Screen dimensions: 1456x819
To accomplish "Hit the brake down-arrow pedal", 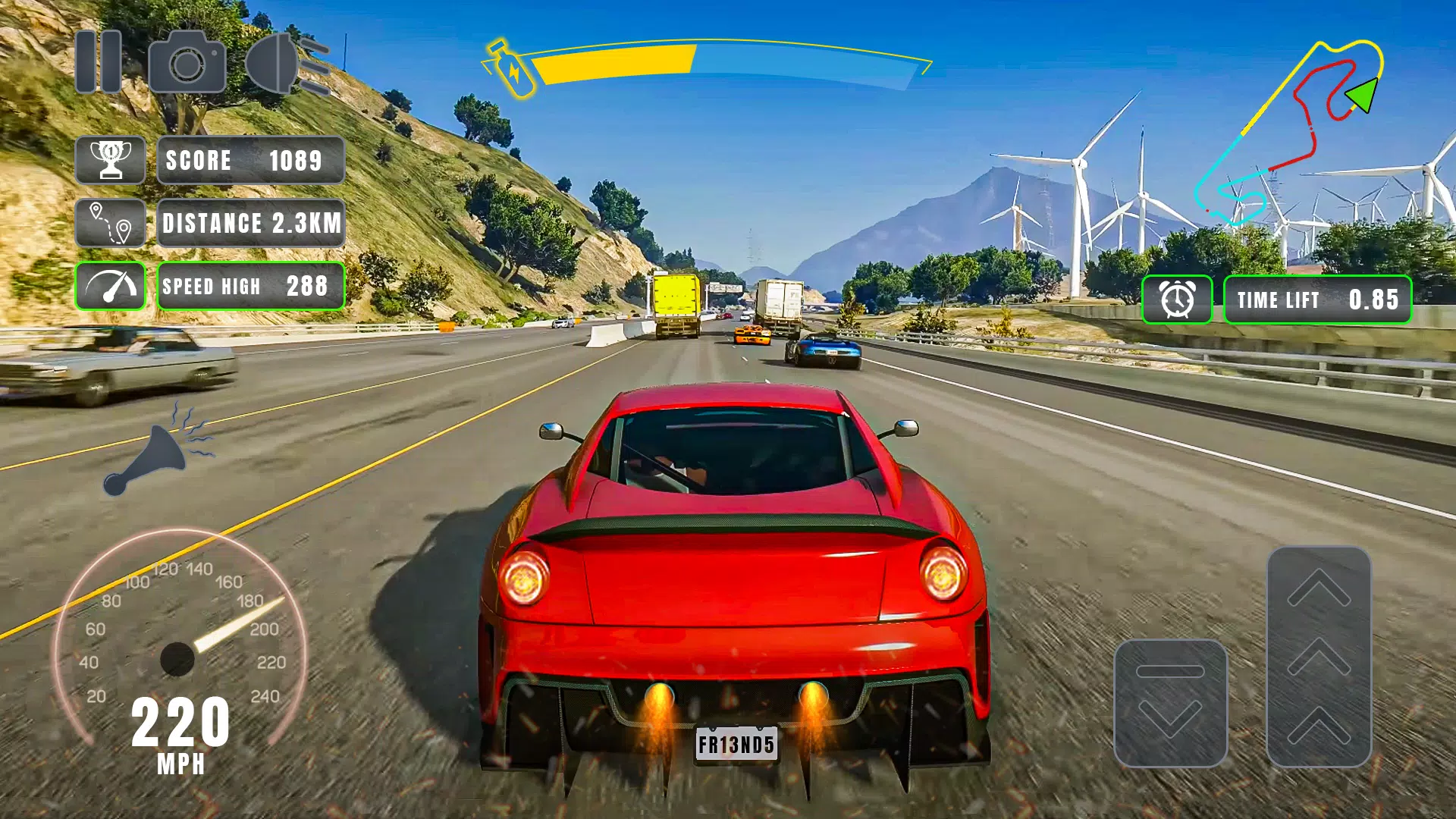I will coord(1170,703).
